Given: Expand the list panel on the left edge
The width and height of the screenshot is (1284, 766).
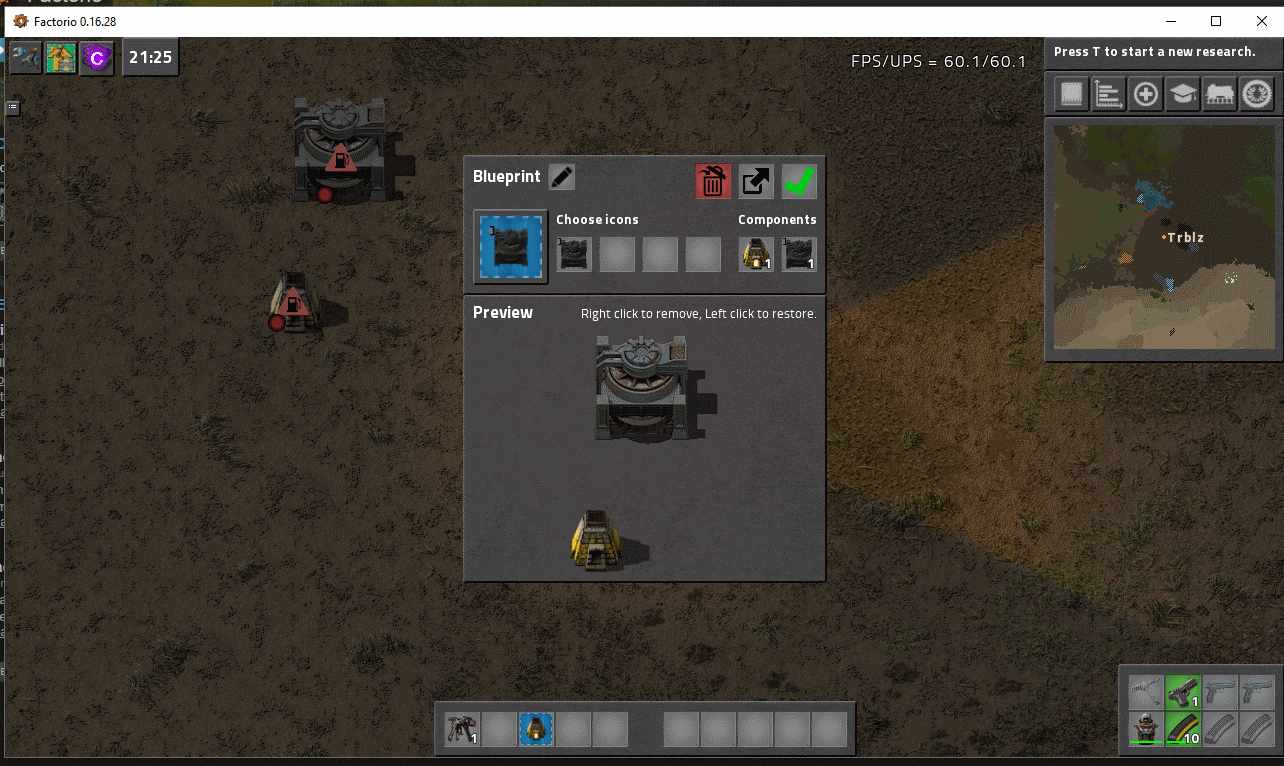Looking at the screenshot, I should point(11,107).
